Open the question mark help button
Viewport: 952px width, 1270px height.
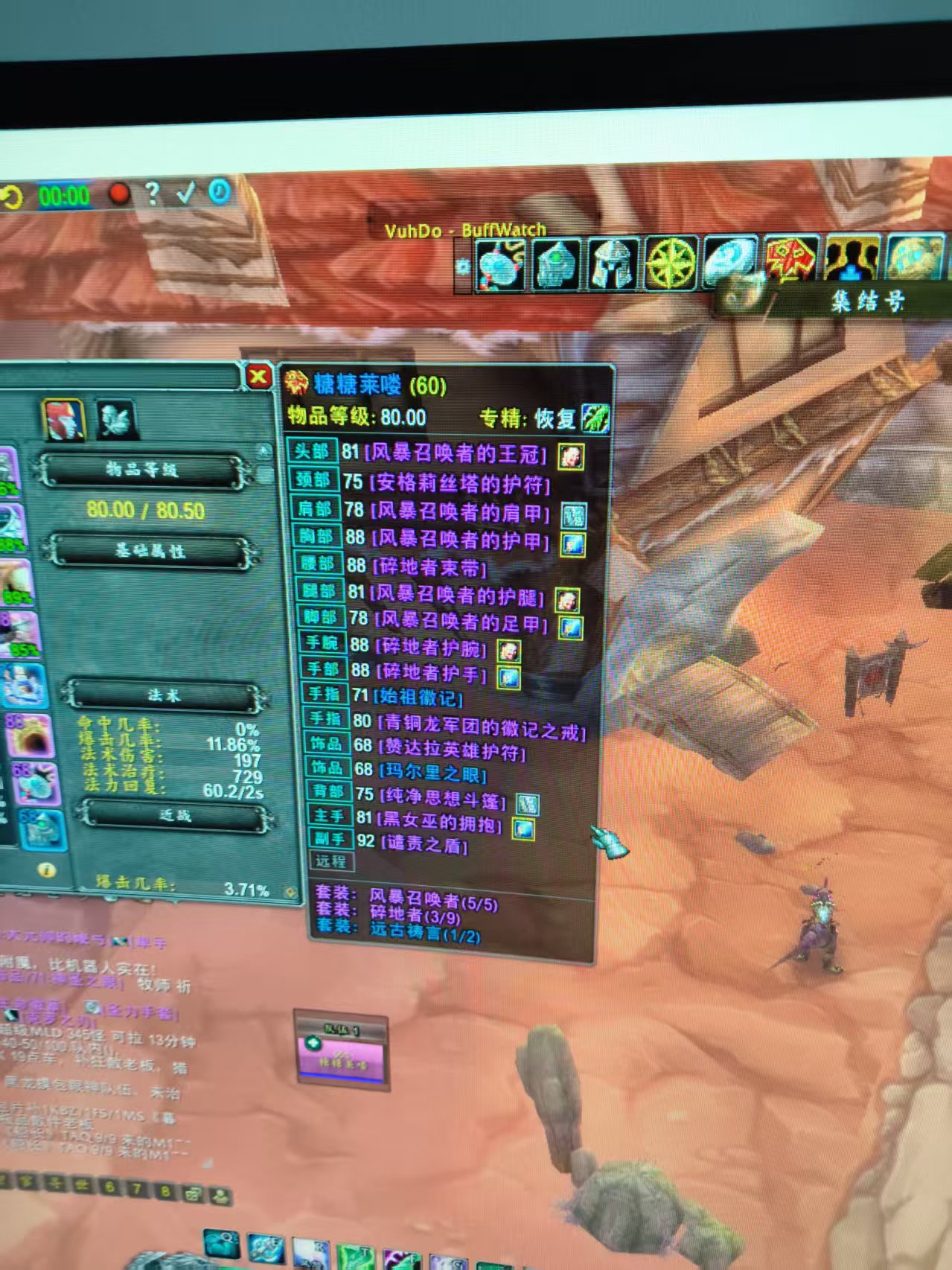152,193
